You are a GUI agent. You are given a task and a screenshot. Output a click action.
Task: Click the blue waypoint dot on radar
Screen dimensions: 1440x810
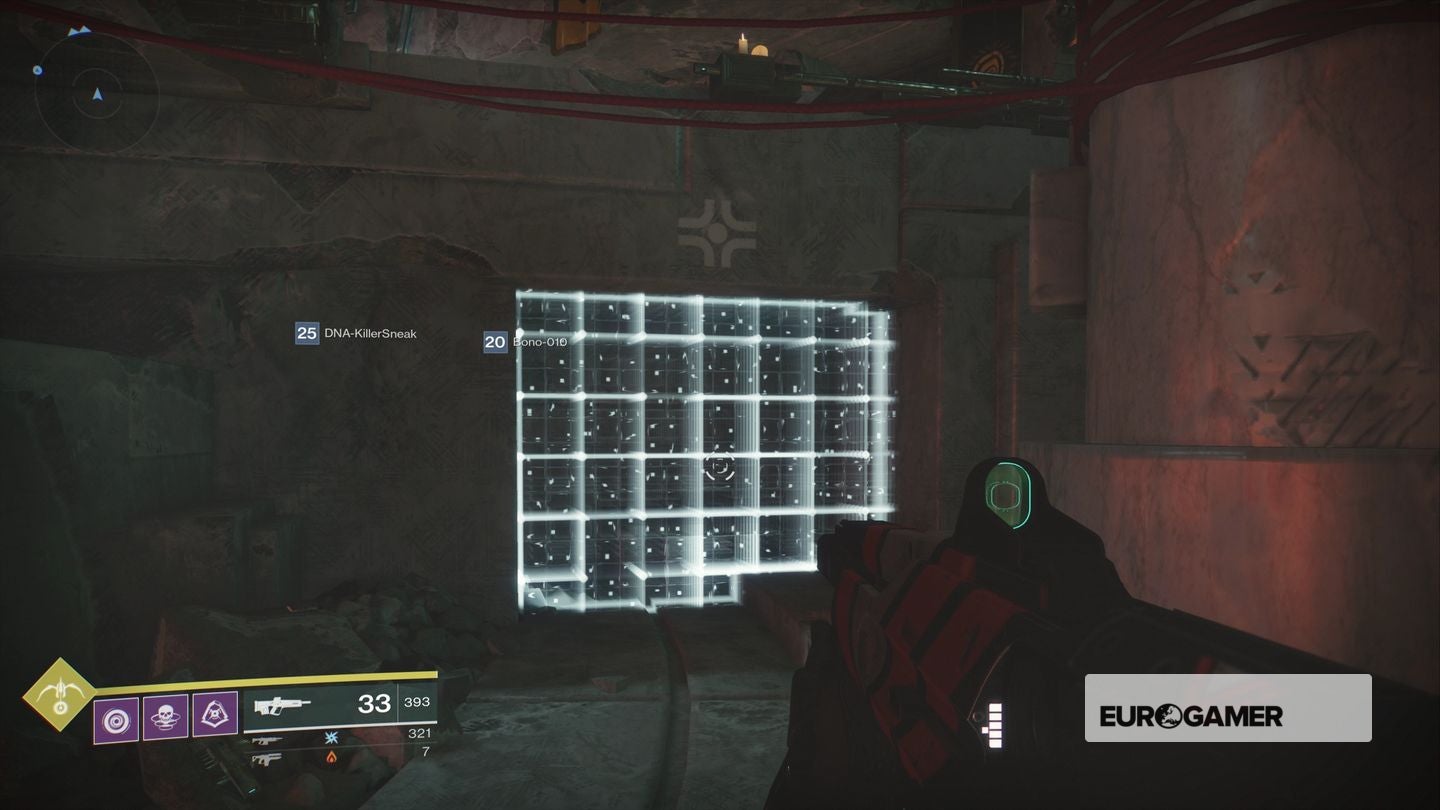pos(38,71)
